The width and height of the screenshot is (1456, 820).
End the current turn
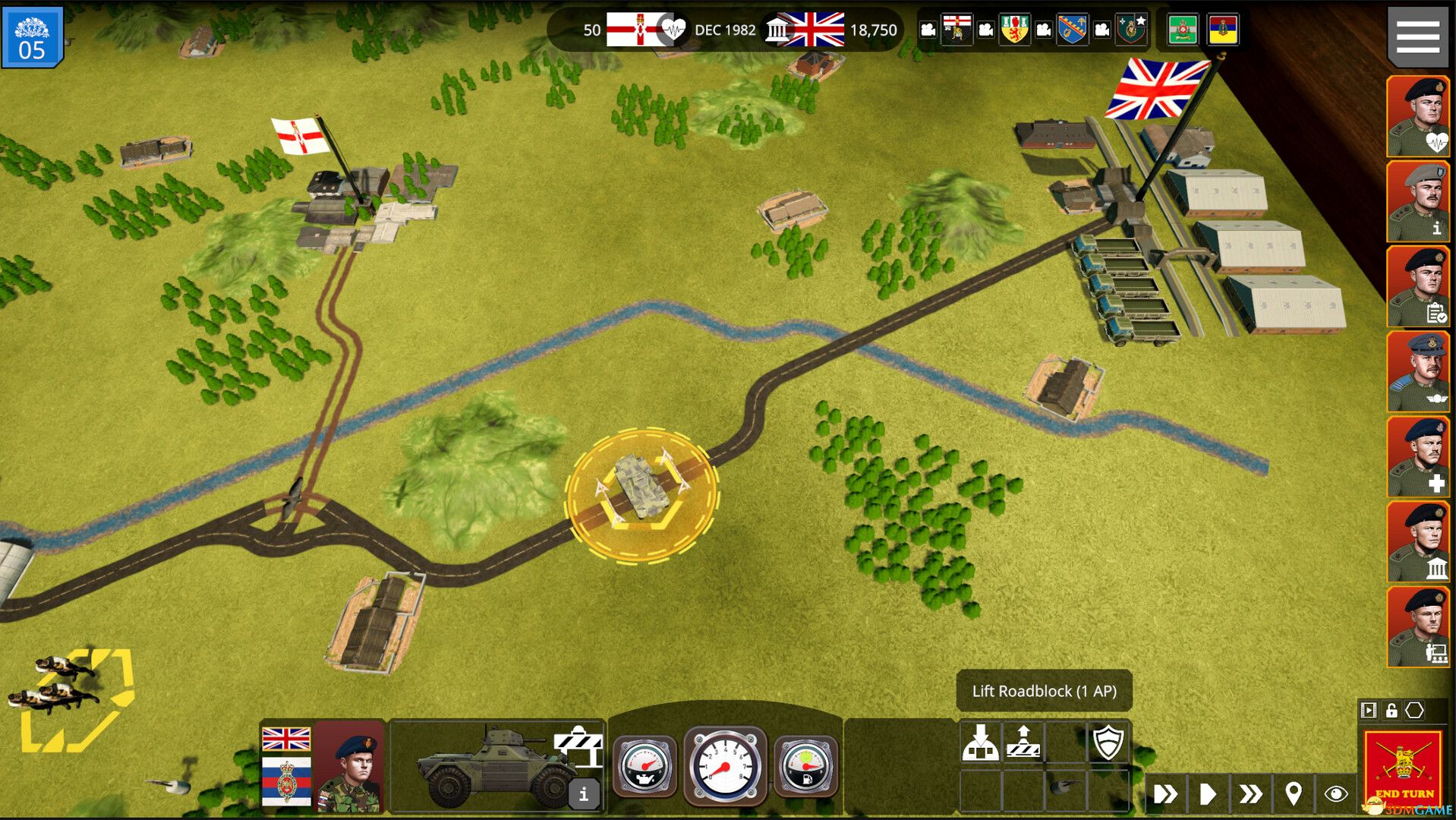tap(1403, 768)
